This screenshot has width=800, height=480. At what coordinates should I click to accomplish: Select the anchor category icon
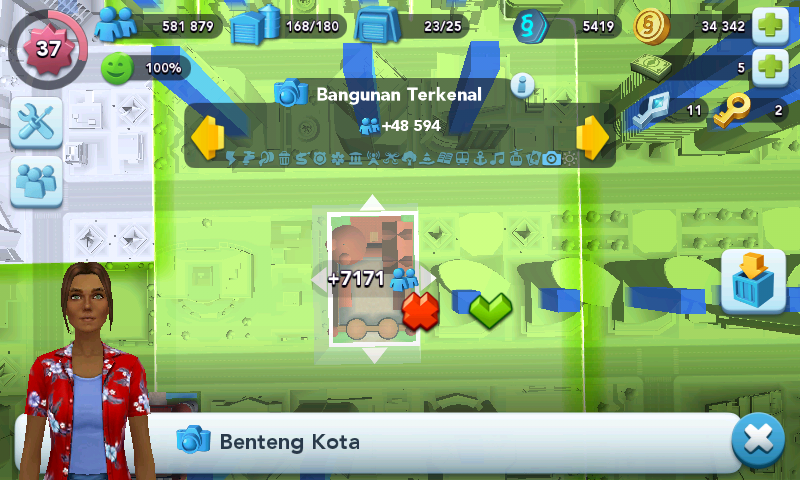(479, 158)
